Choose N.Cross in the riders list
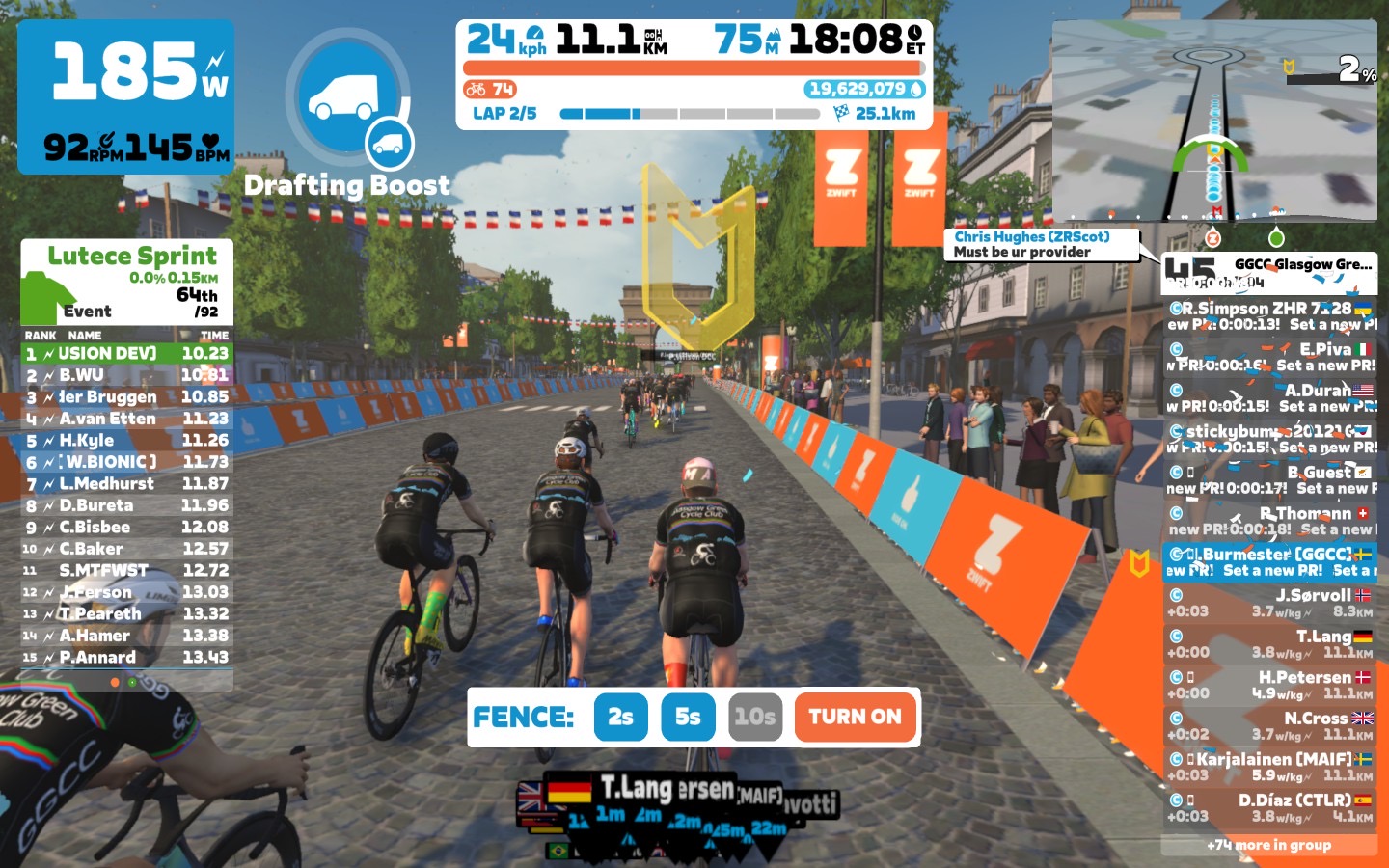The width and height of the screenshot is (1389, 868). 1269,725
